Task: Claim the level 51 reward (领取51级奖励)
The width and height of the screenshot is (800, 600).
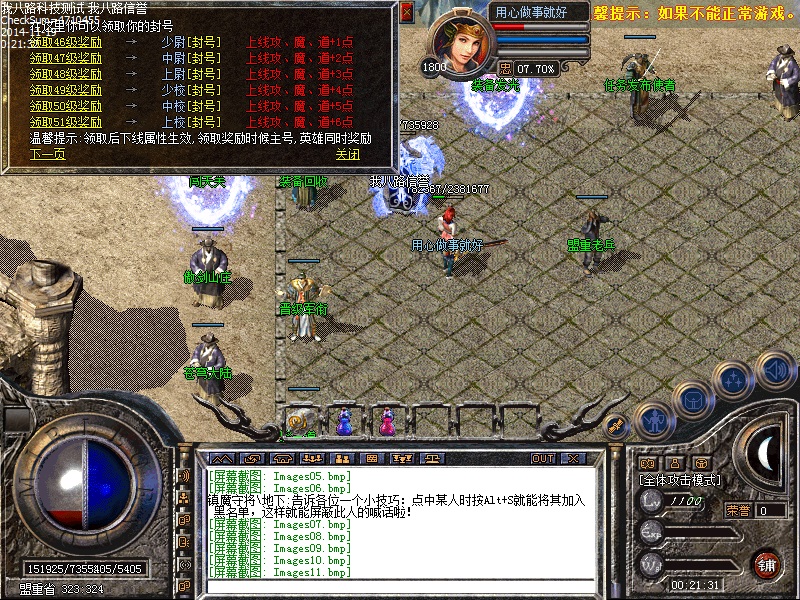Action: (x=65, y=121)
